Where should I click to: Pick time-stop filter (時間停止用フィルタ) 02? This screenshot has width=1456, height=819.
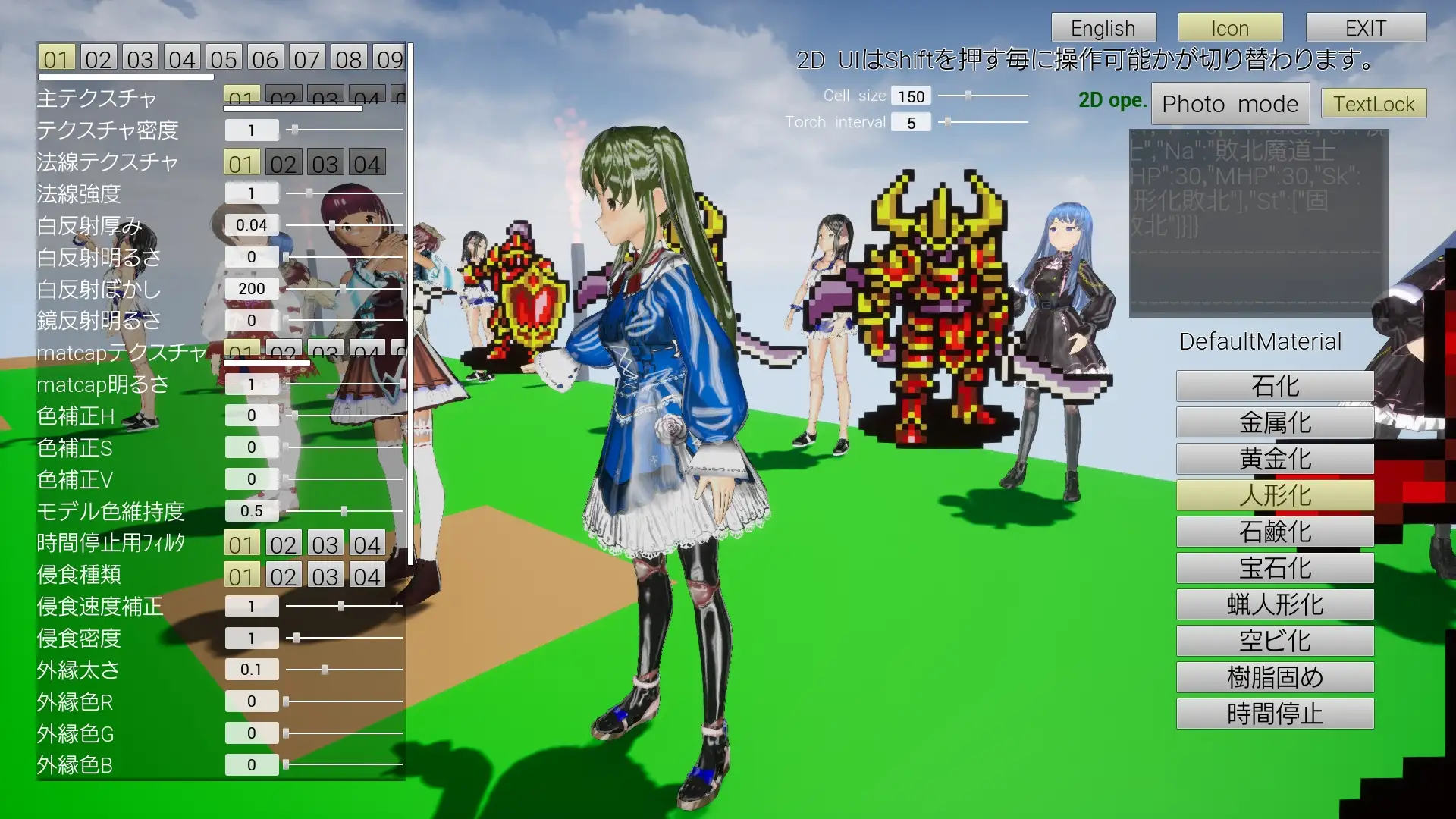pos(284,542)
